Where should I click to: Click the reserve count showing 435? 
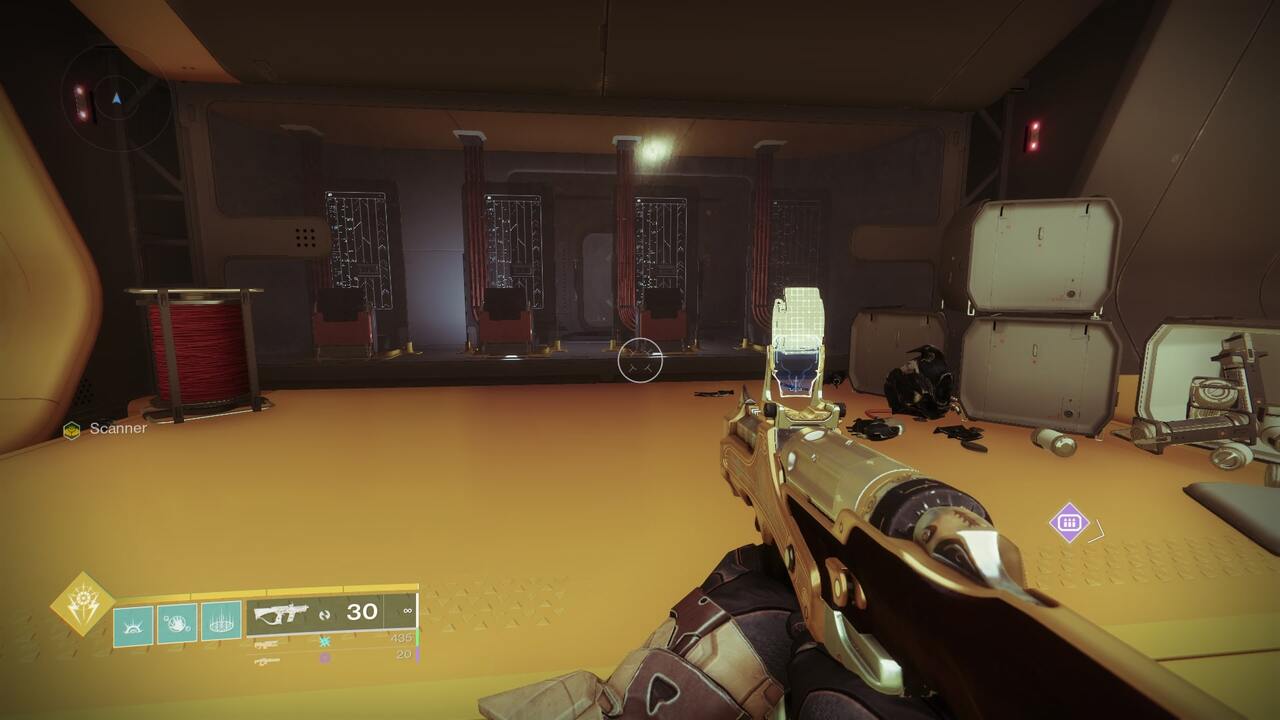400,638
